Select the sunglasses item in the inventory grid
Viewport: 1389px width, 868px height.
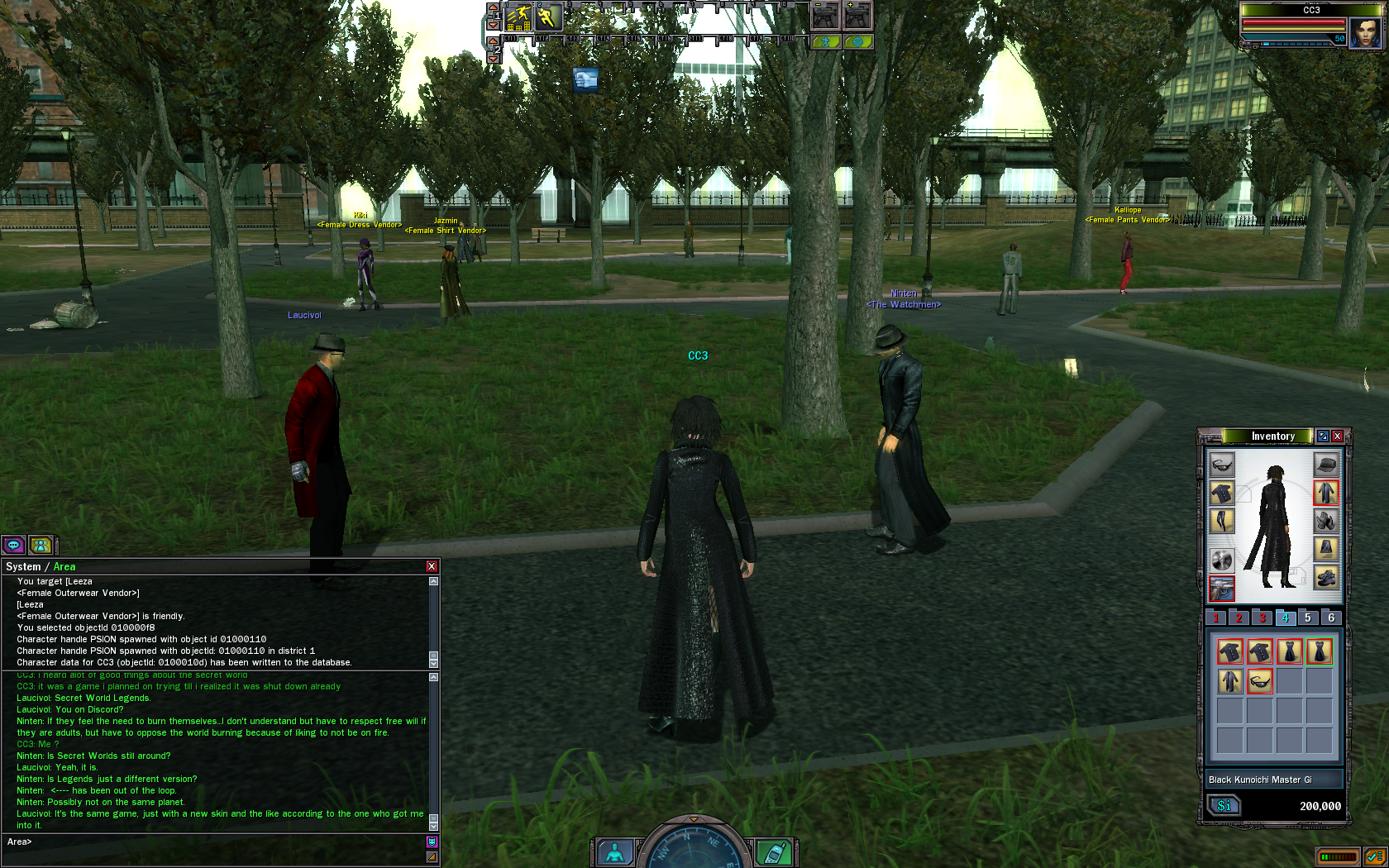click(x=1259, y=681)
